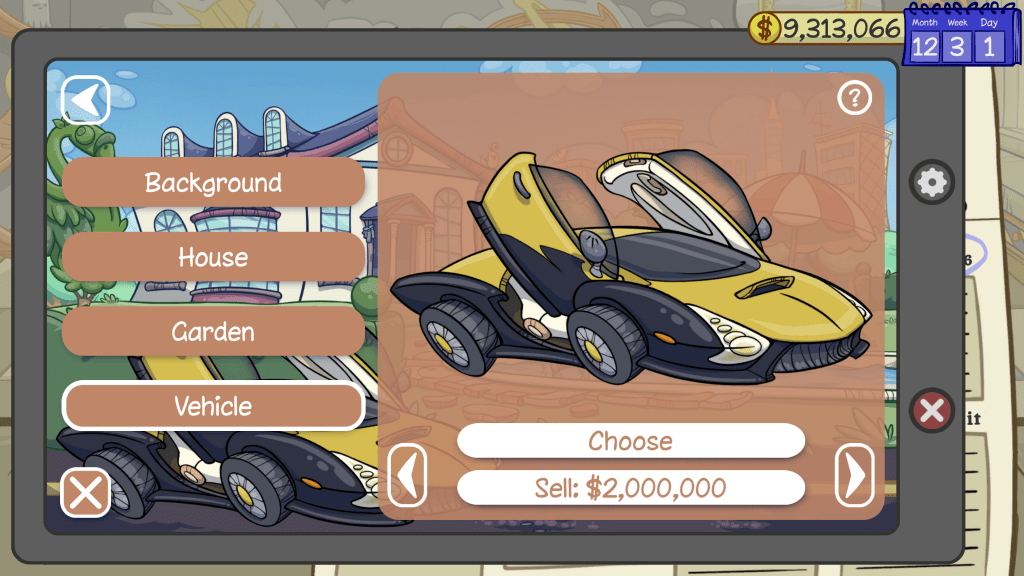Close the panel with the white X

(86, 493)
